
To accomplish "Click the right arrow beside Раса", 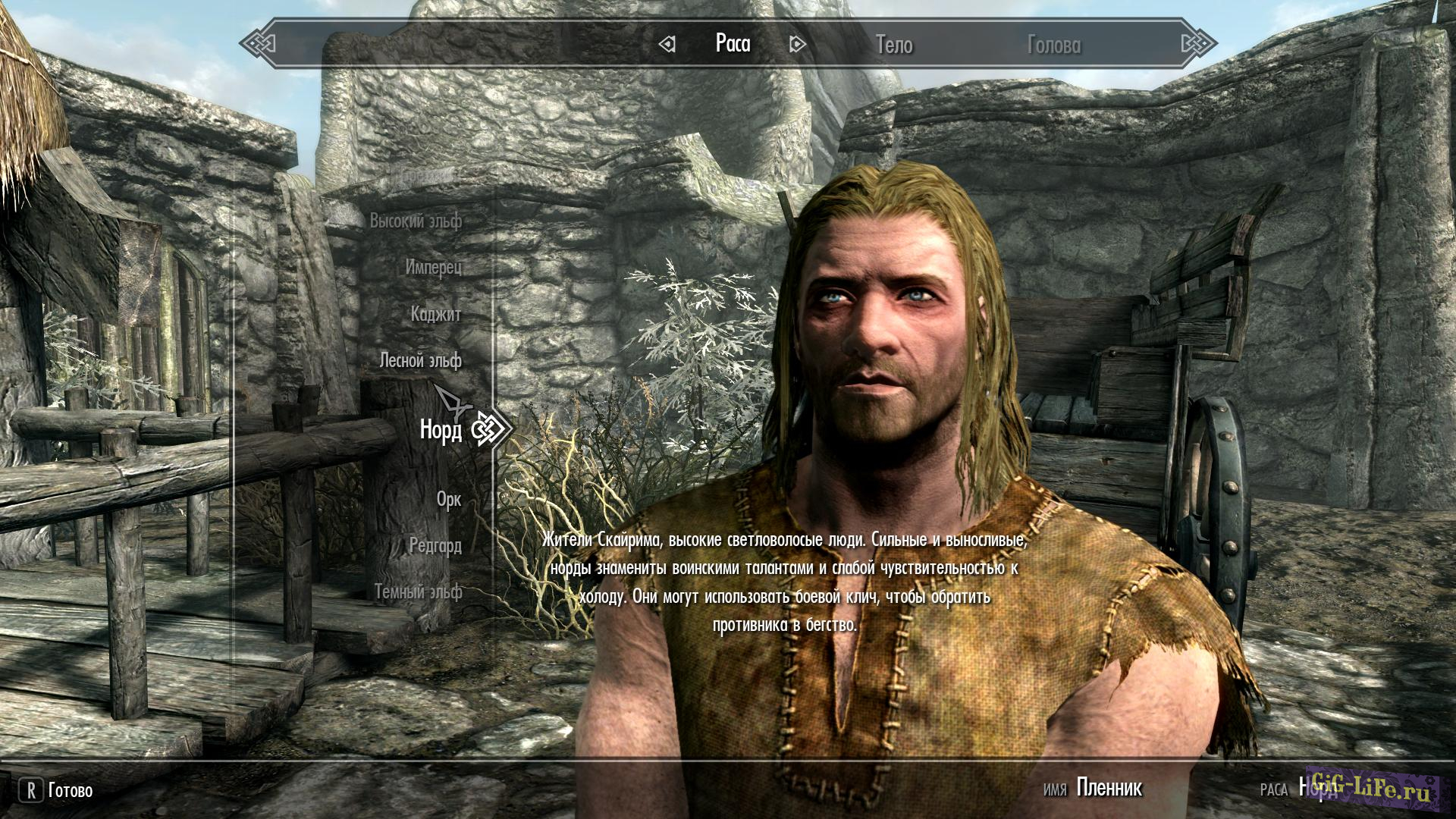I will click(x=797, y=45).
